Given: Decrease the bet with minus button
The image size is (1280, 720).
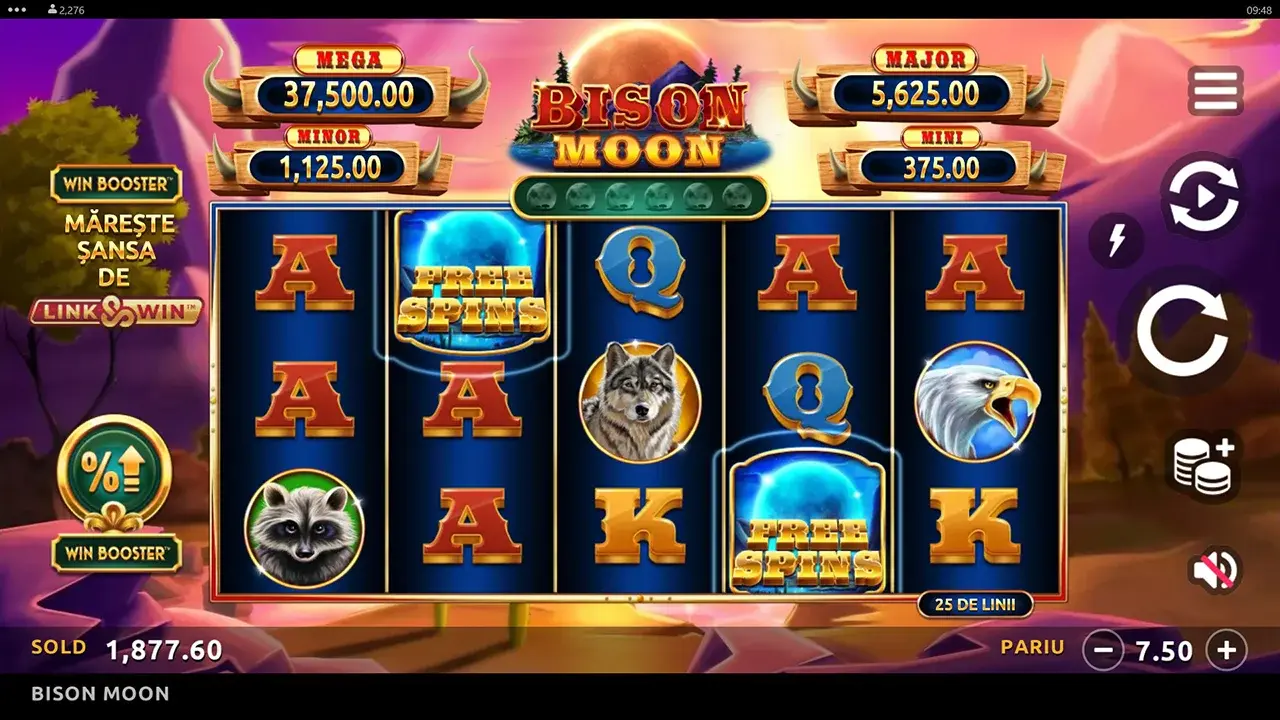Looking at the screenshot, I should point(1103,651).
